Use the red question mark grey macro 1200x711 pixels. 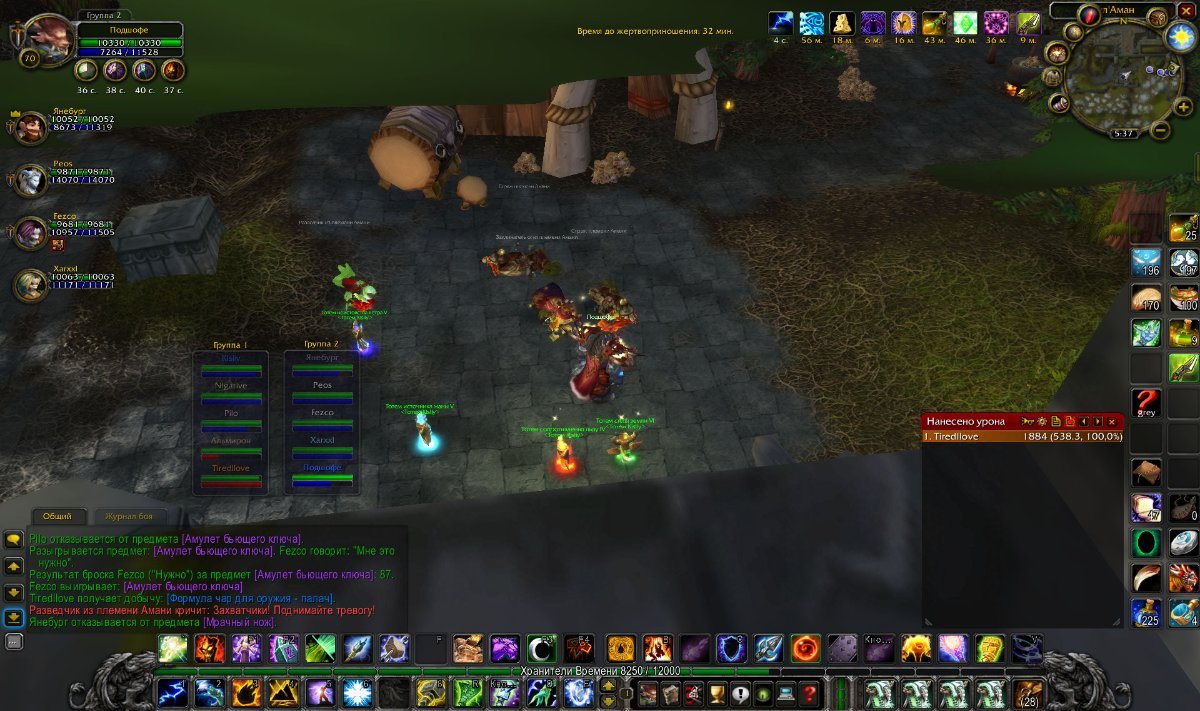[1146, 403]
